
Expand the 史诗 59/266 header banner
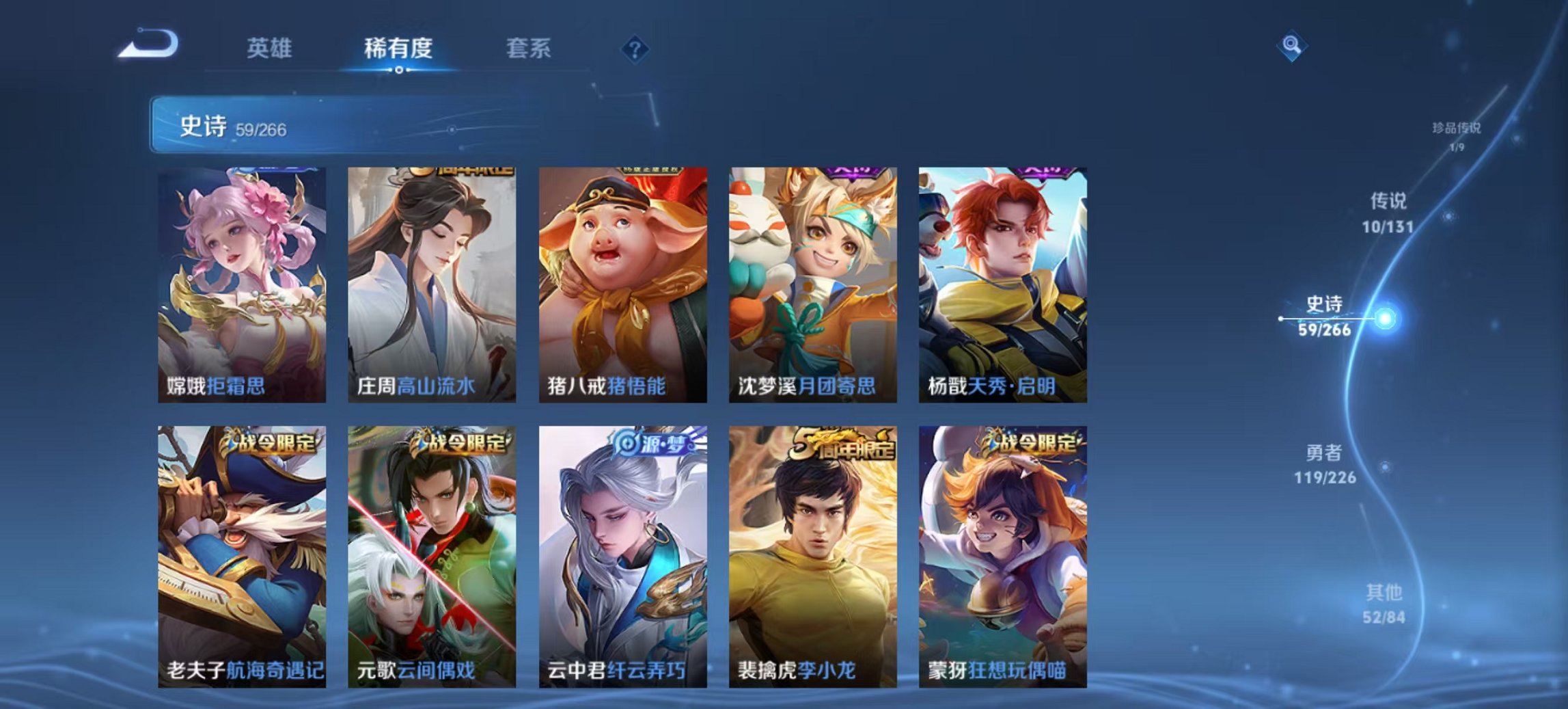(287, 124)
